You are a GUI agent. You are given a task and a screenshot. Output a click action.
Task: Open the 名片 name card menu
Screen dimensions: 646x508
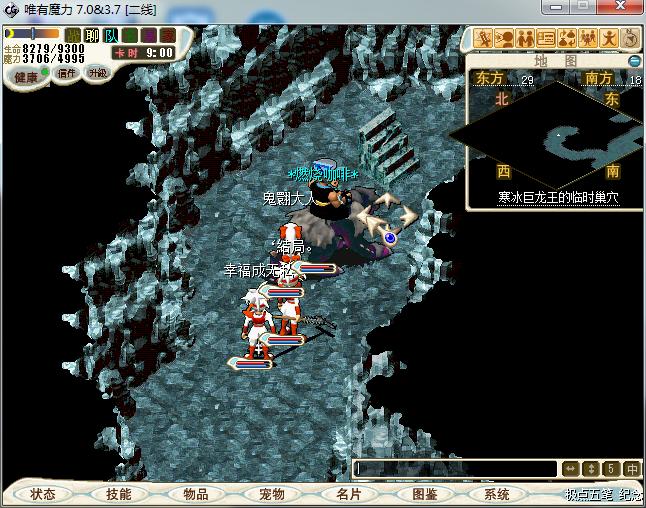(348, 494)
